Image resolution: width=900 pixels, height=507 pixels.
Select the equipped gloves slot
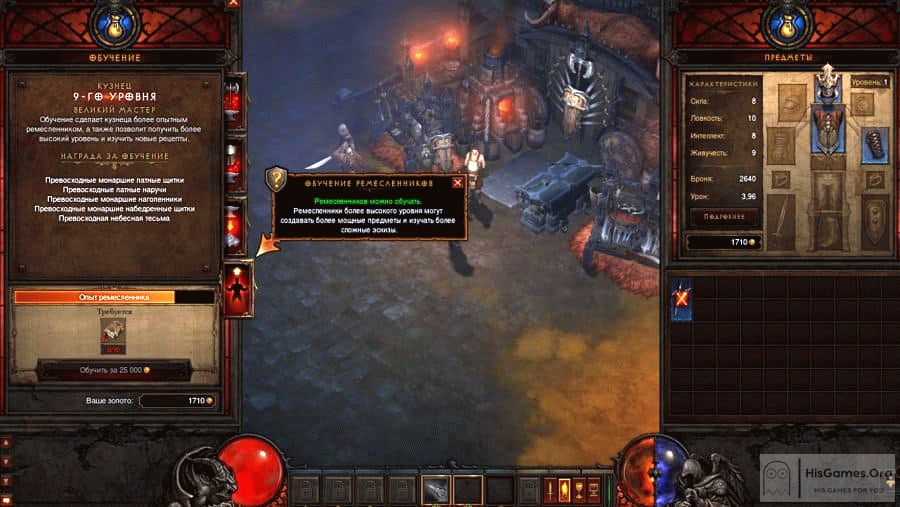point(875,145)
